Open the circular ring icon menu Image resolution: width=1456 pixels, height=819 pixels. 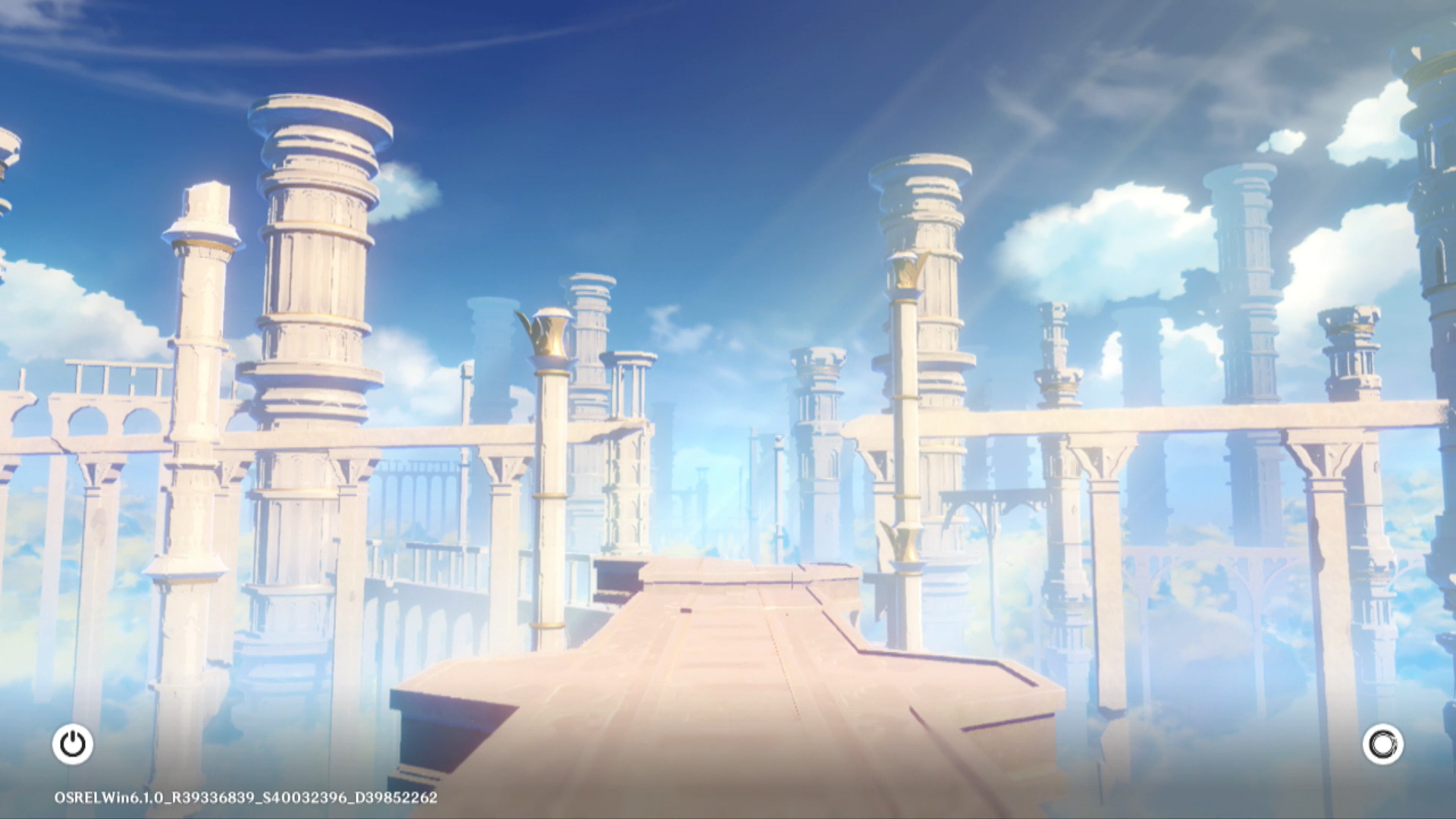[1382, 744]
